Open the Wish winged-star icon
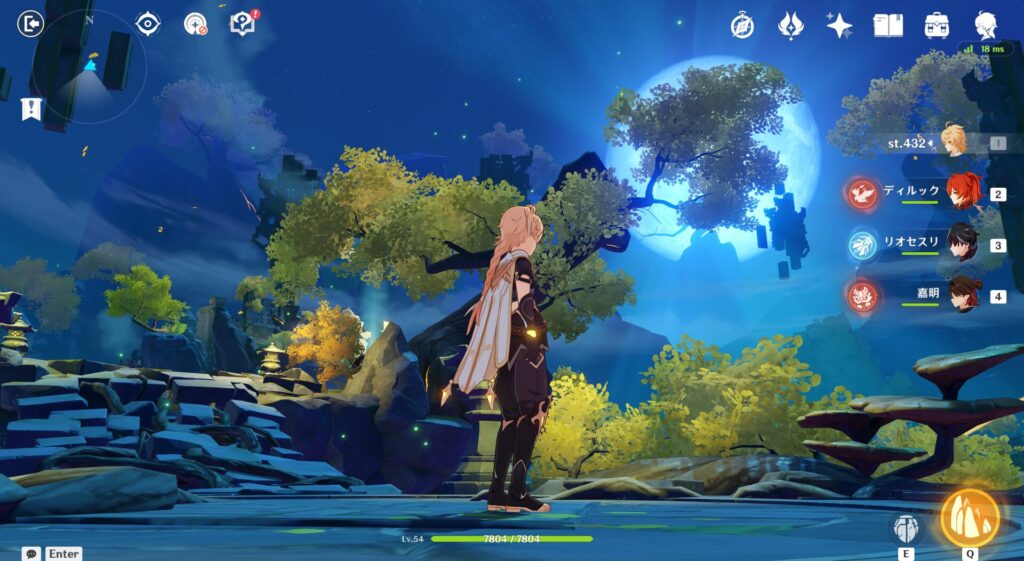The width and height of the screenshot is (1024, 561). click(x=790, y=25)
